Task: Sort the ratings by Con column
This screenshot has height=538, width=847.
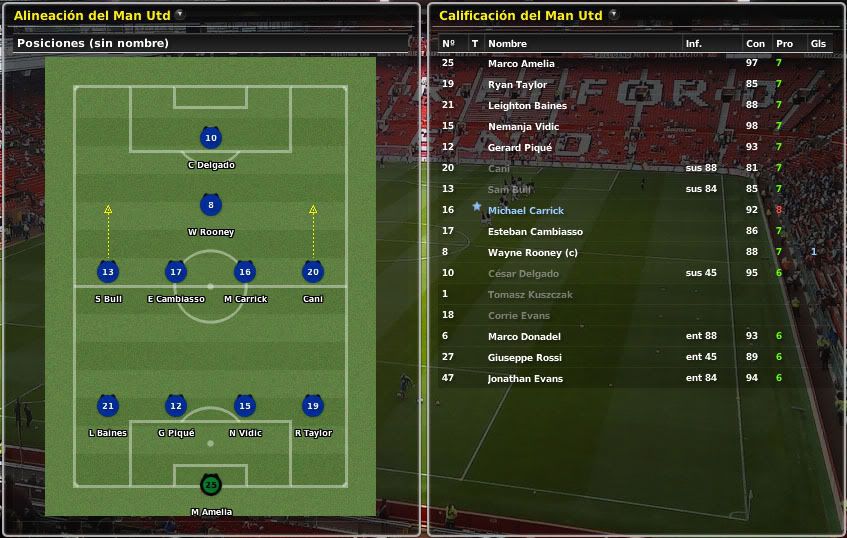Action: [755, 44]
